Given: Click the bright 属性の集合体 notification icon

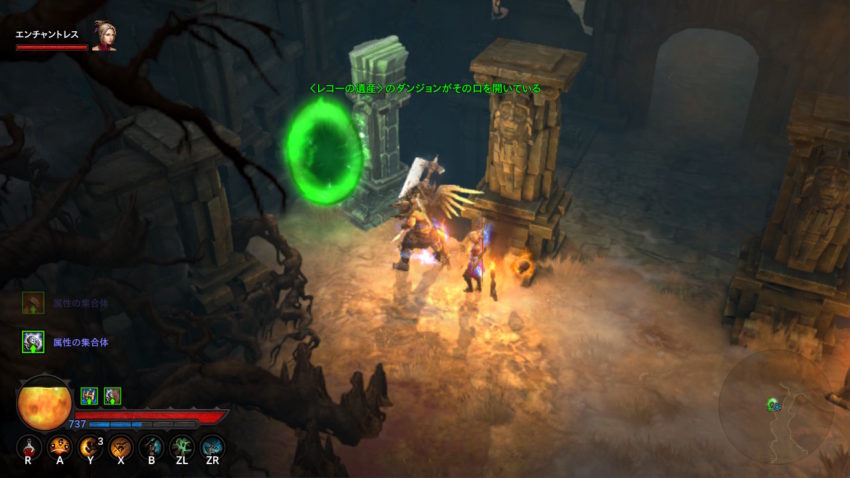Looking at the screenshot, I should [33, 342].
